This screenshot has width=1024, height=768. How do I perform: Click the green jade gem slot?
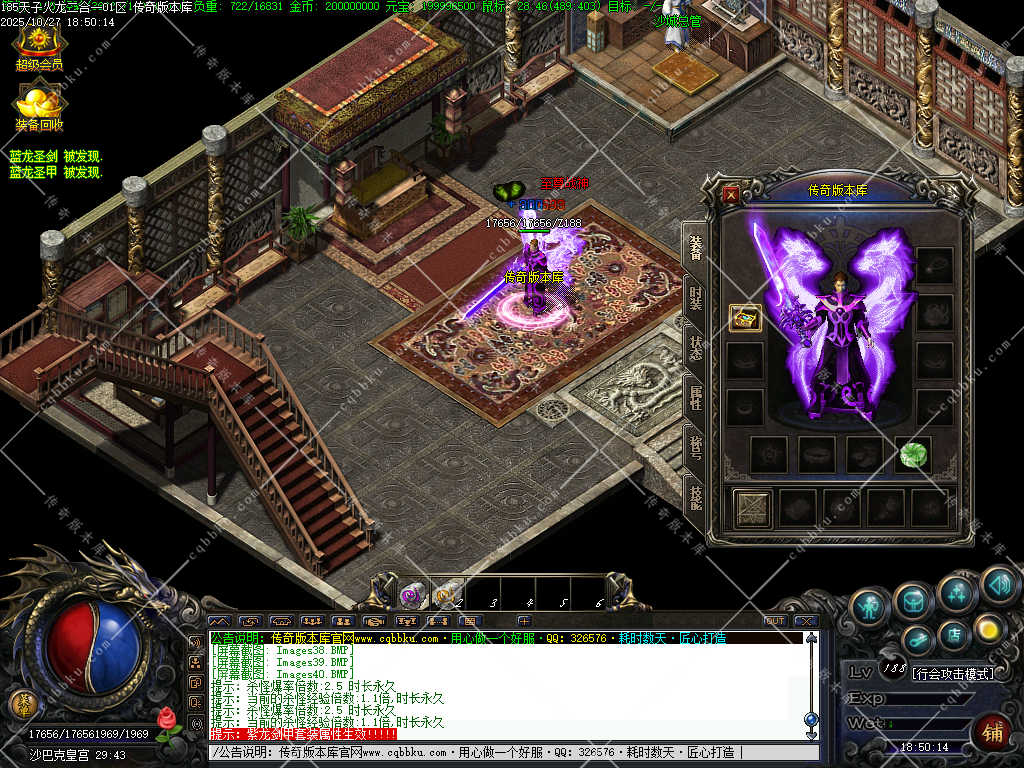pyautogui.click(x=911, y=455)
